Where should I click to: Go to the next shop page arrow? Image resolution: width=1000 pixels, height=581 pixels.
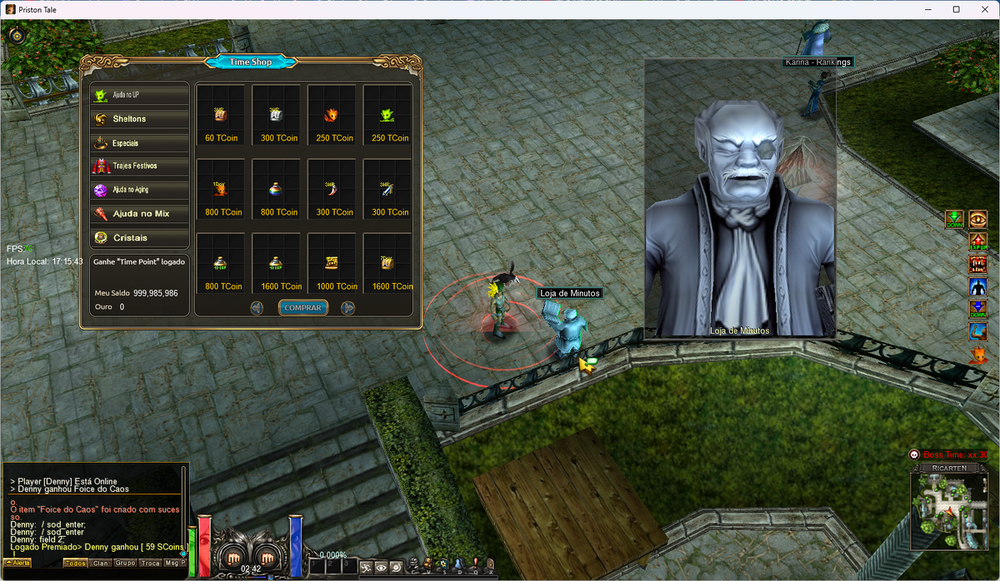[348, 308]
